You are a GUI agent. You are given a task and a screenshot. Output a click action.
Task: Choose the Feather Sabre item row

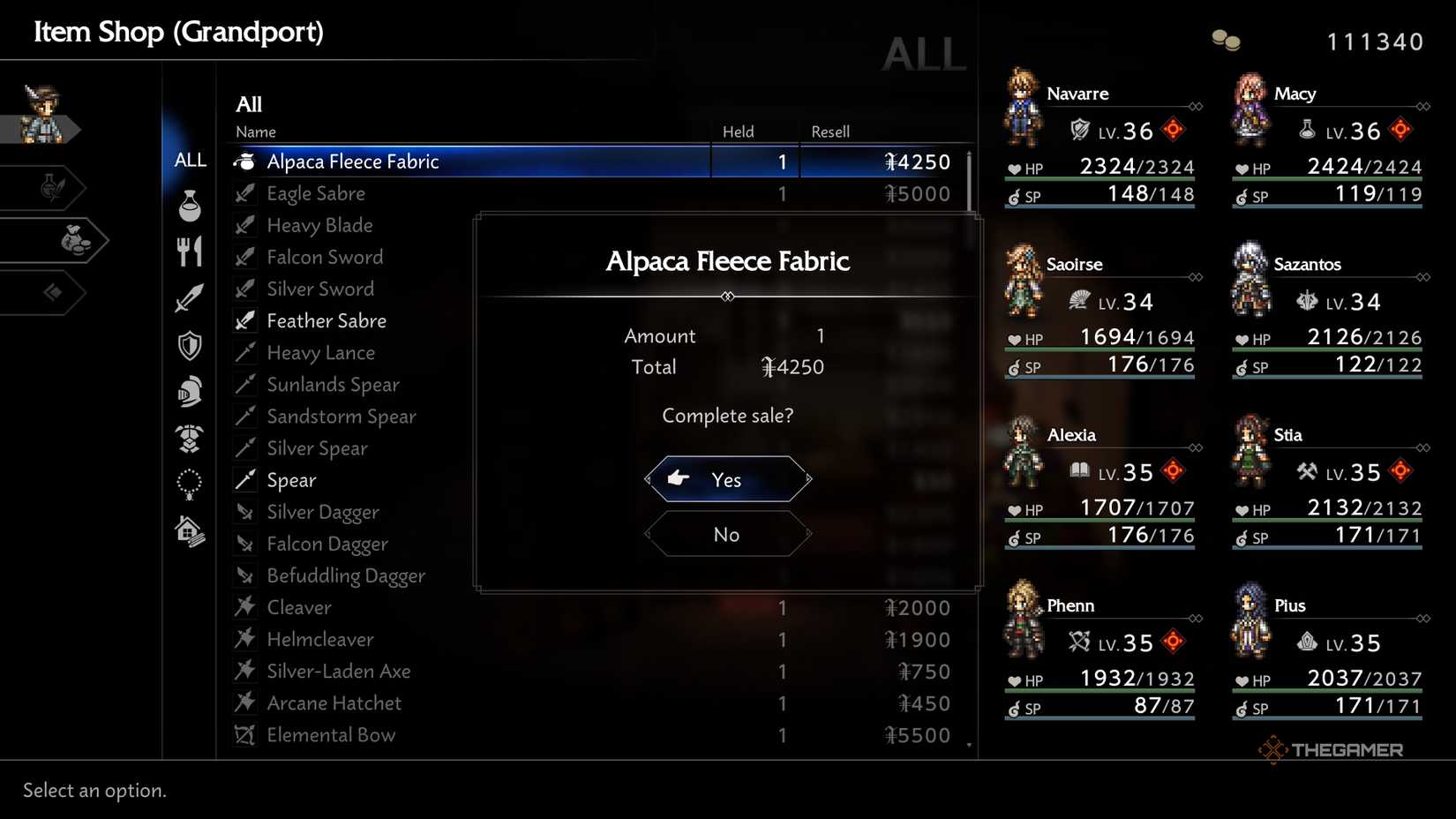[326, 320]
